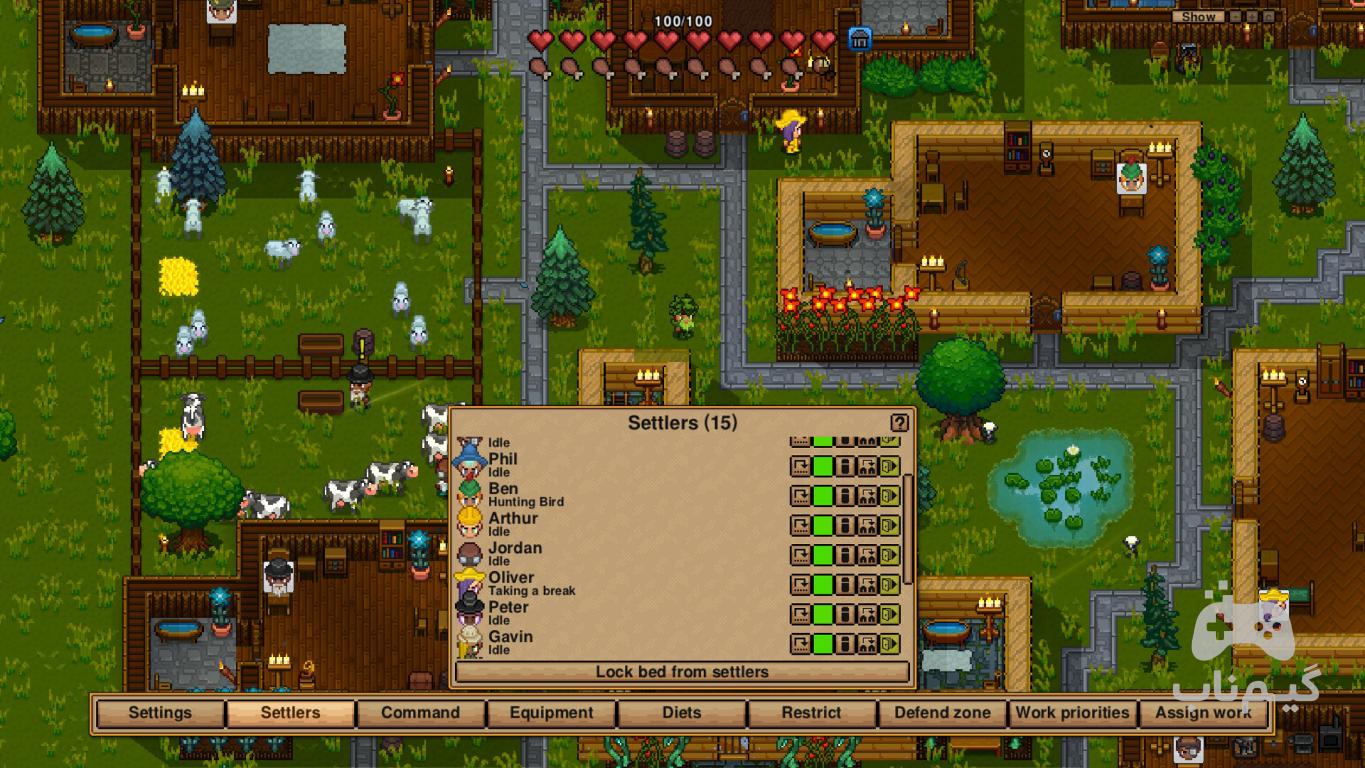This screenshot has height=768, width=1365.
Task: Click Lock bed from settlers button
Action: (682, 672)
